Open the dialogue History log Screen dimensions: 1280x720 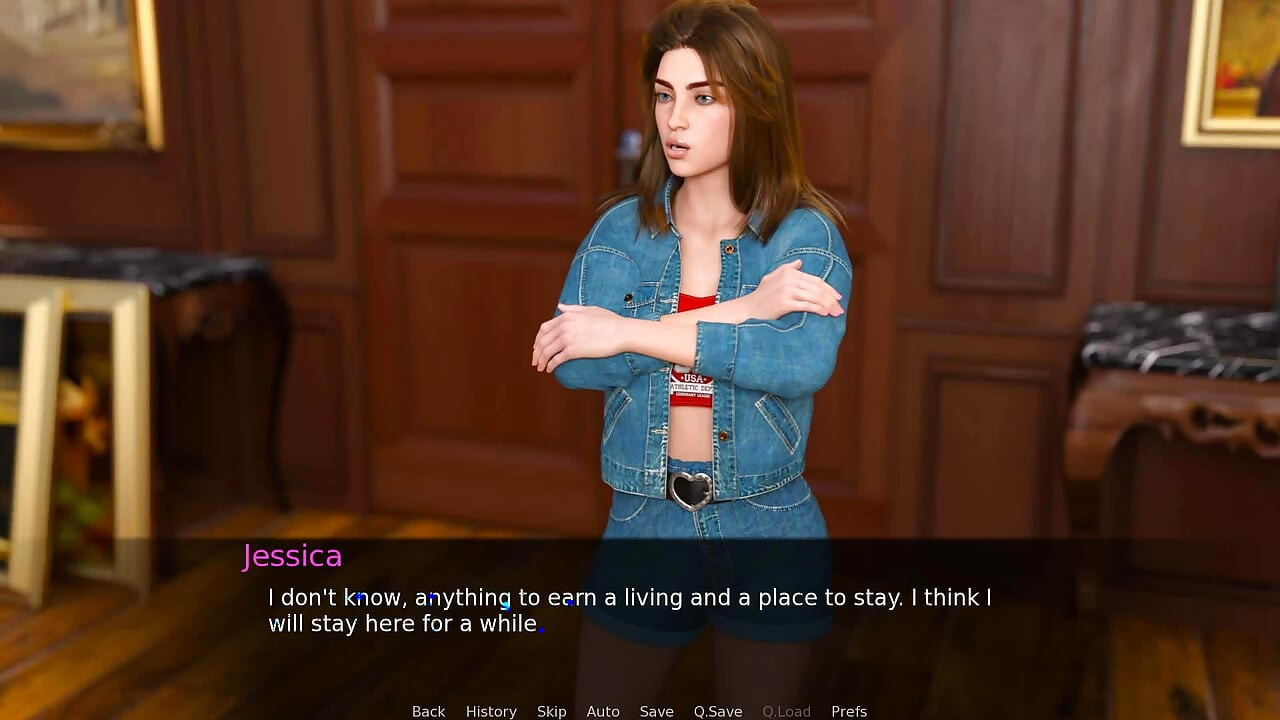pos(491,711)
